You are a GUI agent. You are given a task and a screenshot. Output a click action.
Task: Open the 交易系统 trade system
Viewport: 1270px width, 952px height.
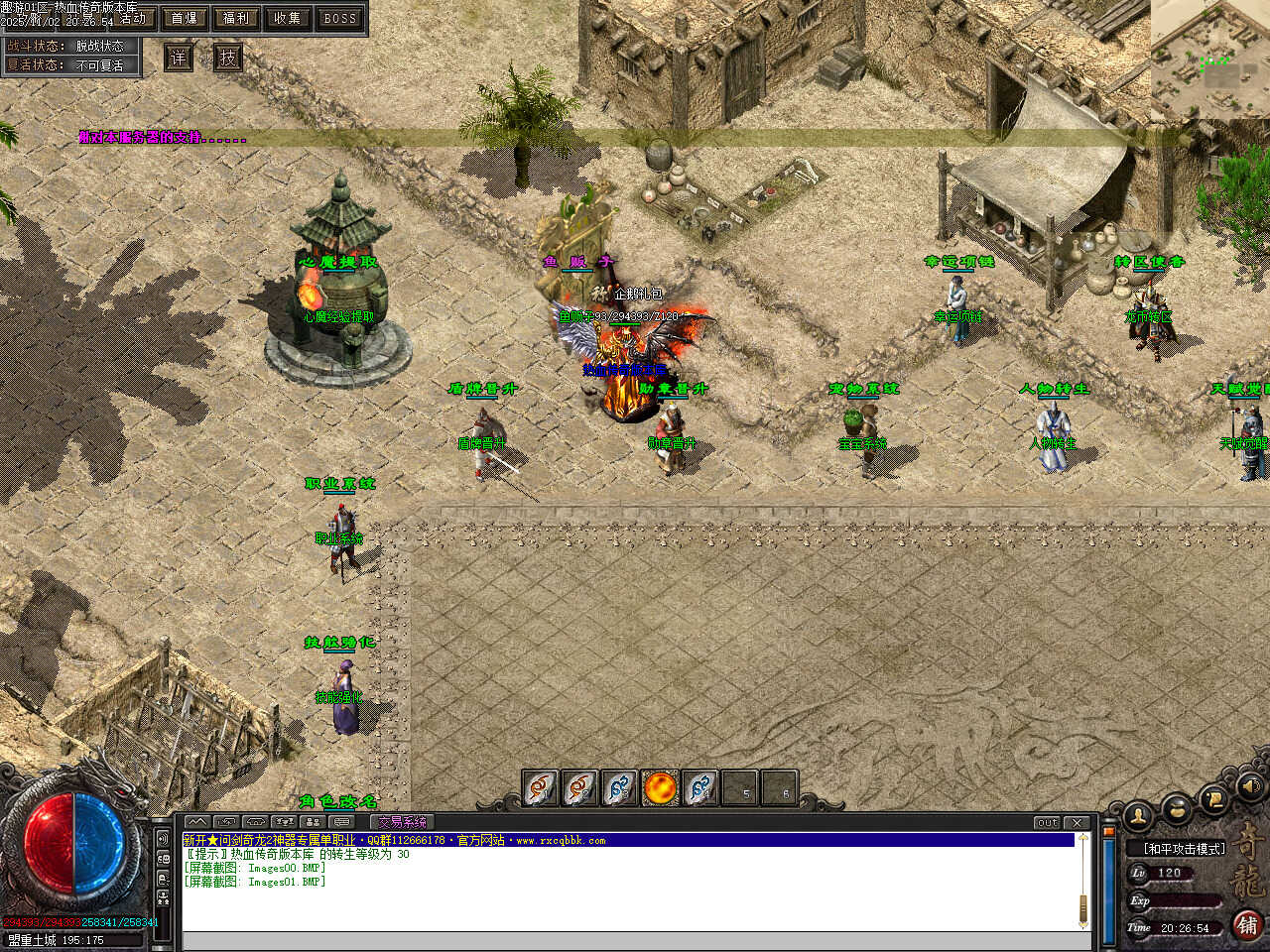[402, 822]
